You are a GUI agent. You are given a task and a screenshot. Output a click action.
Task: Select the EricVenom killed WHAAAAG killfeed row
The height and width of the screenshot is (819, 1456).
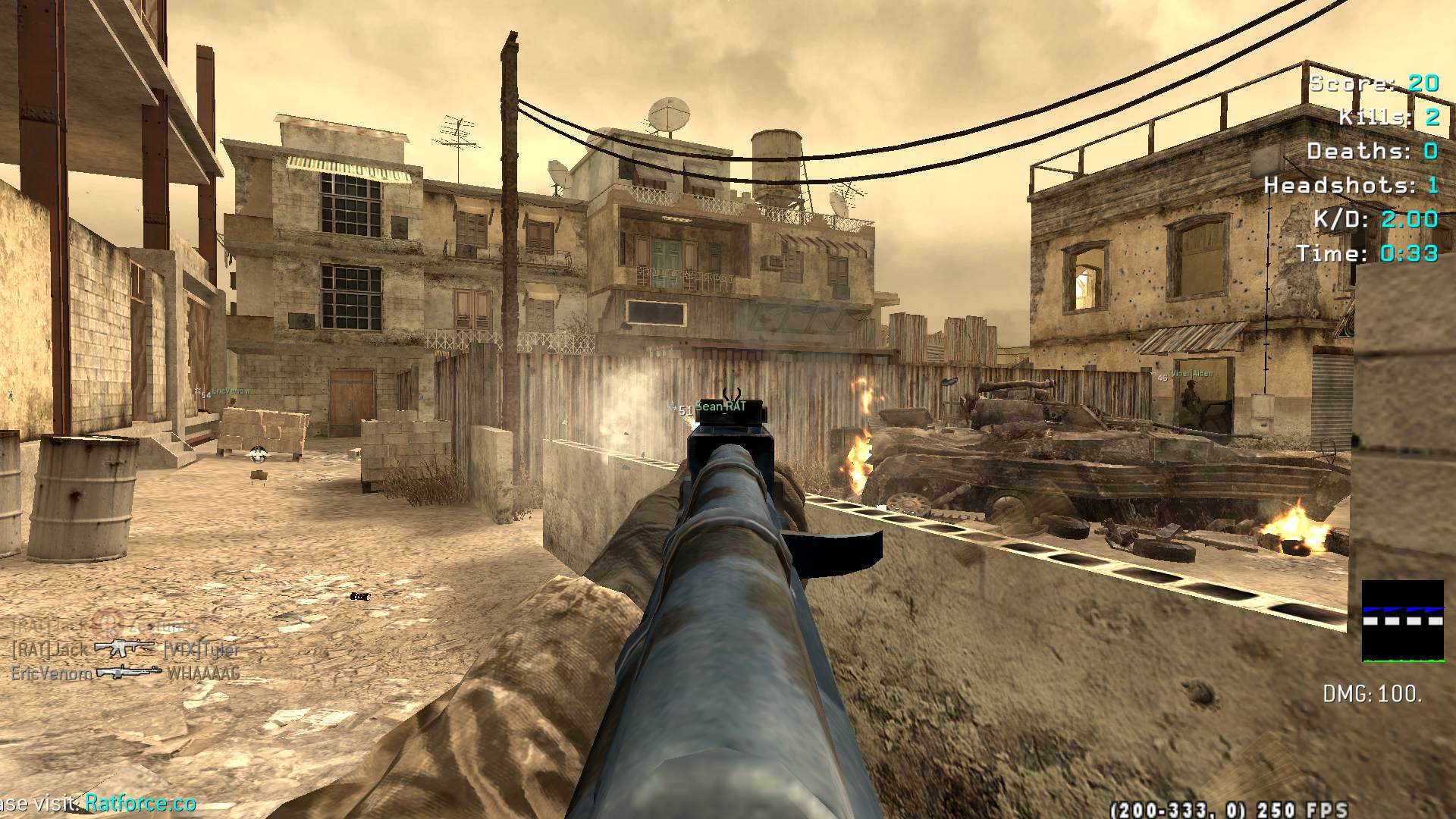click(x=125, y=673)
